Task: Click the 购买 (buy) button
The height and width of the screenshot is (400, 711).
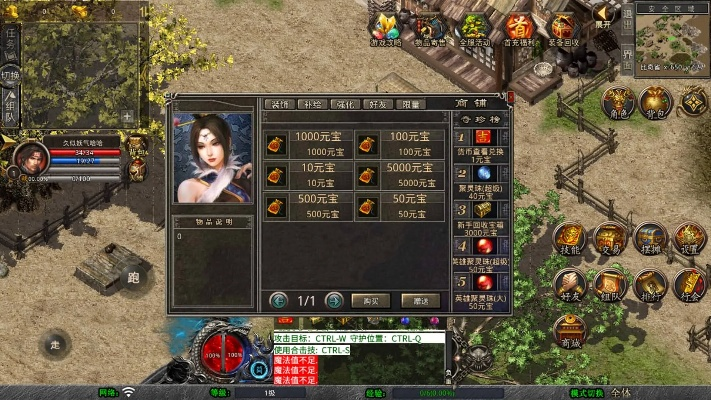Action: click(x=370, y=300)
